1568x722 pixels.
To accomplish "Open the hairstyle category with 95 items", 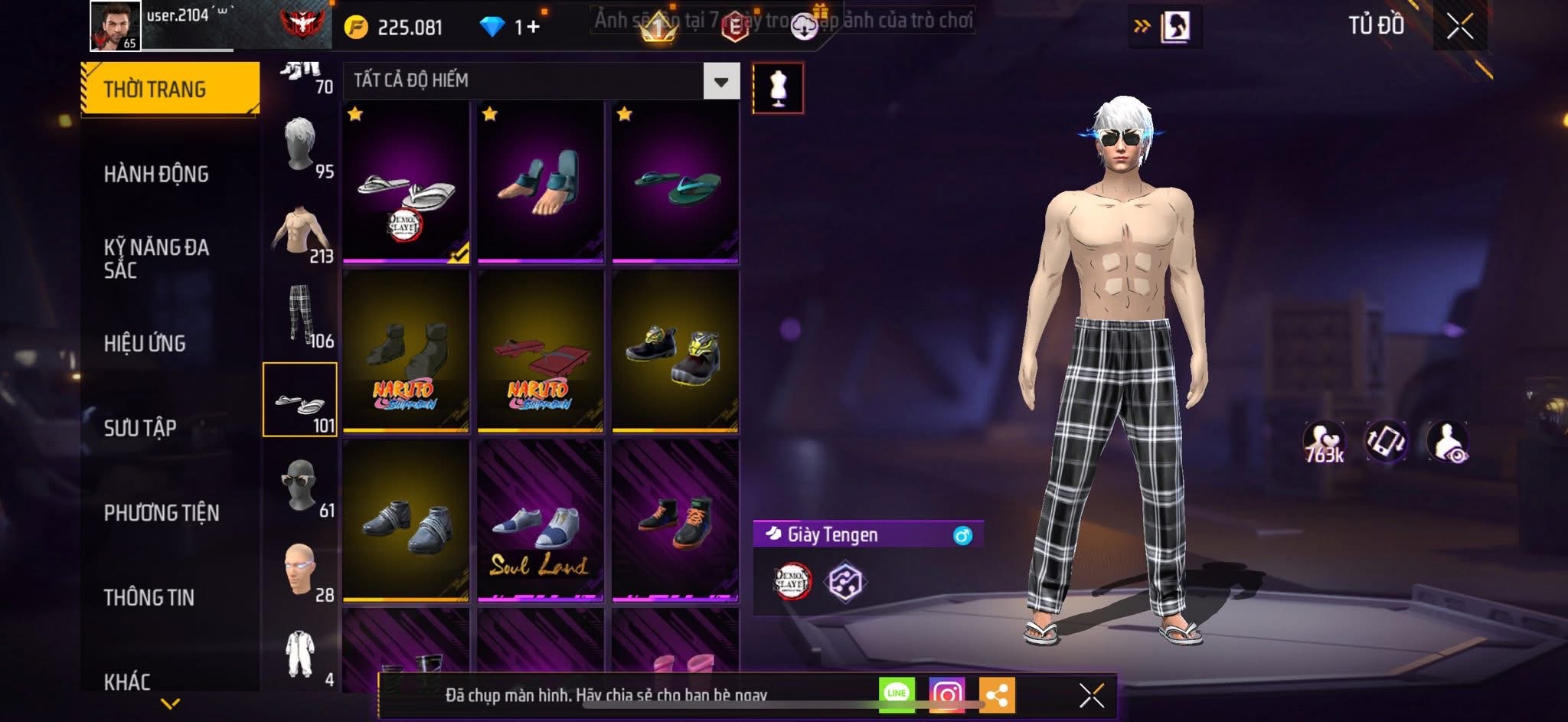I will [x=300, y=147].
